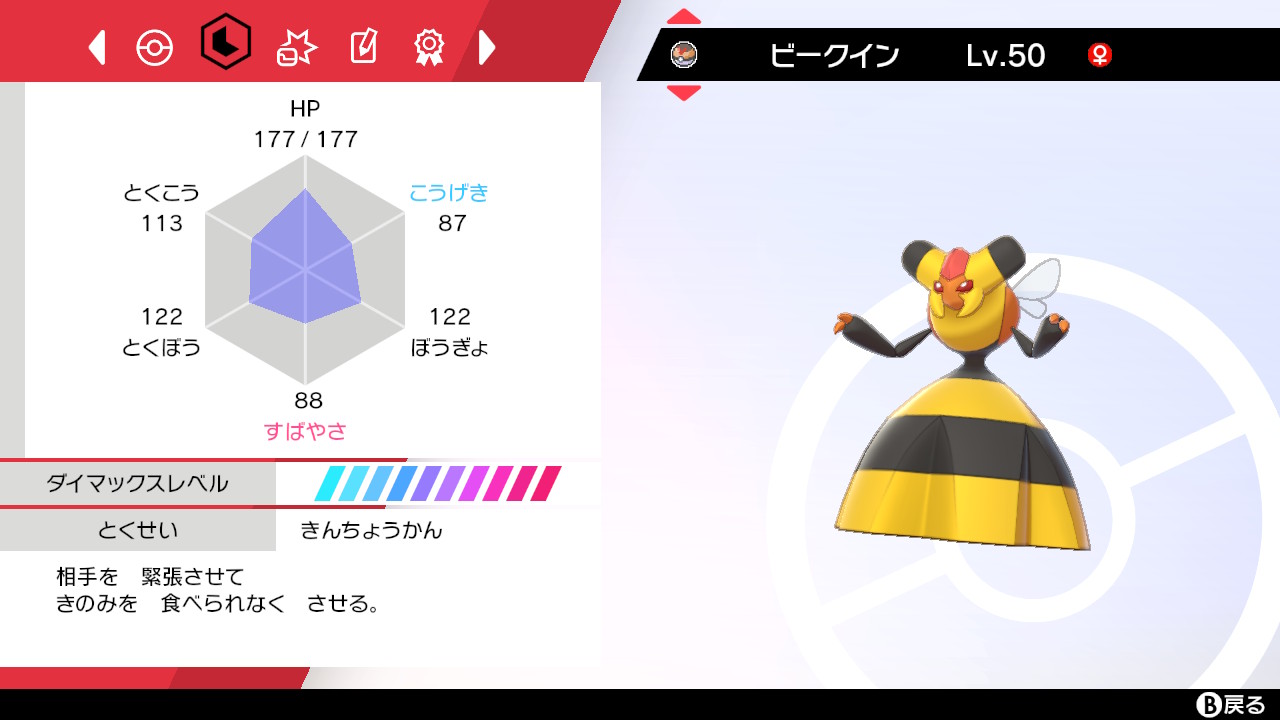Click the female gender symbol

(x=1100, y=57)
